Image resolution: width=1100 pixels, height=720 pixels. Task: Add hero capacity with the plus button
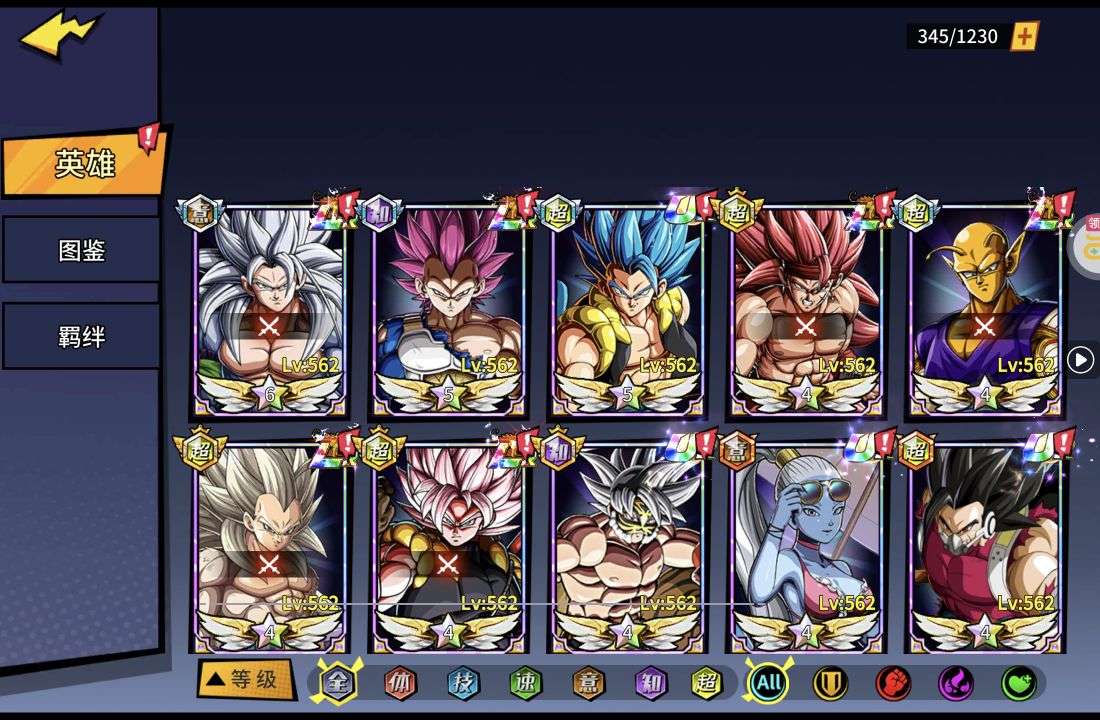(x=1025, y=36)
